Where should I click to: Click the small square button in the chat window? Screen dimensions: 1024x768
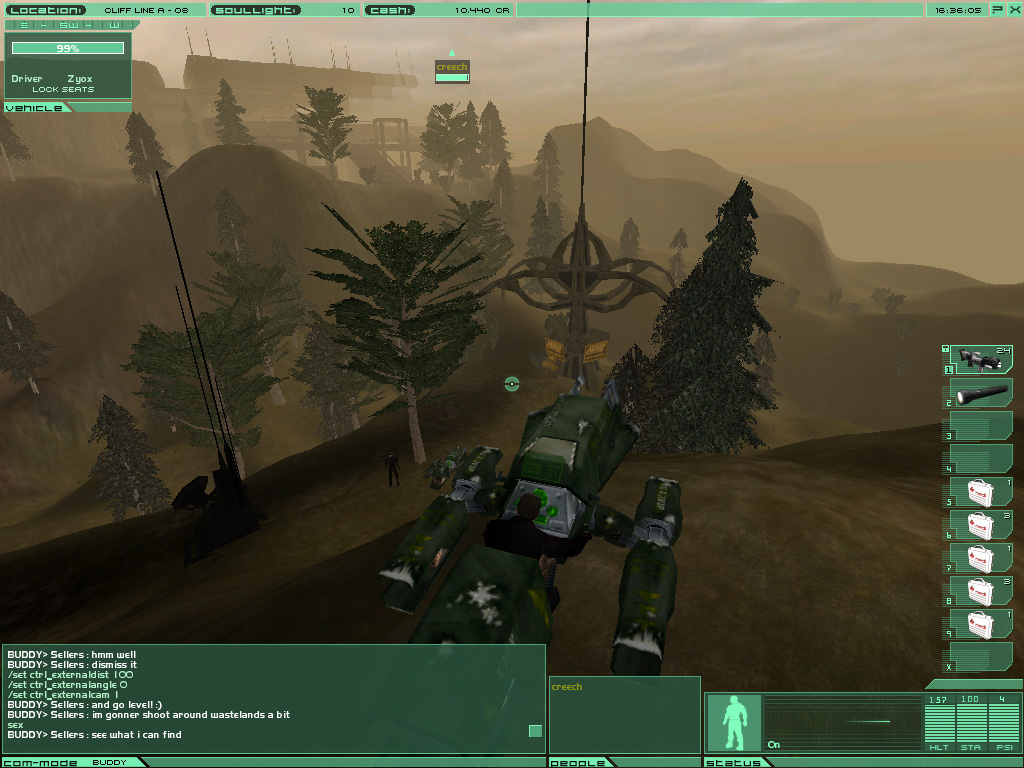click(x=535, y=731)
